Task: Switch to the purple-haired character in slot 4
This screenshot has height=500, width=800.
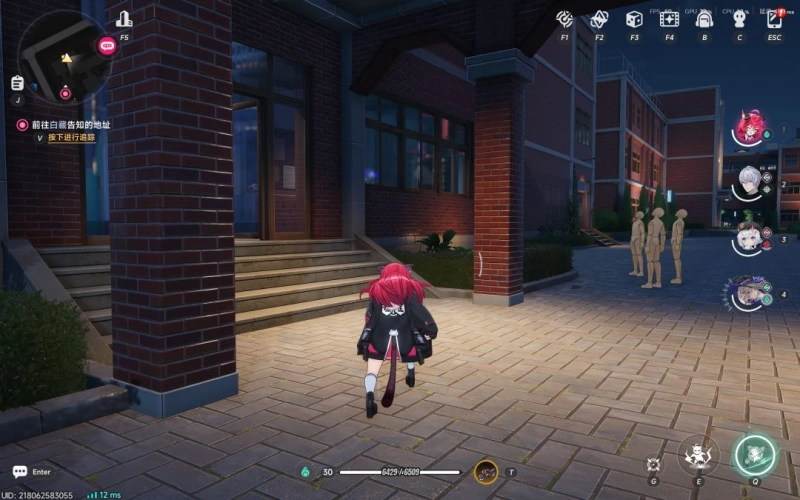Action: (746, 292)
